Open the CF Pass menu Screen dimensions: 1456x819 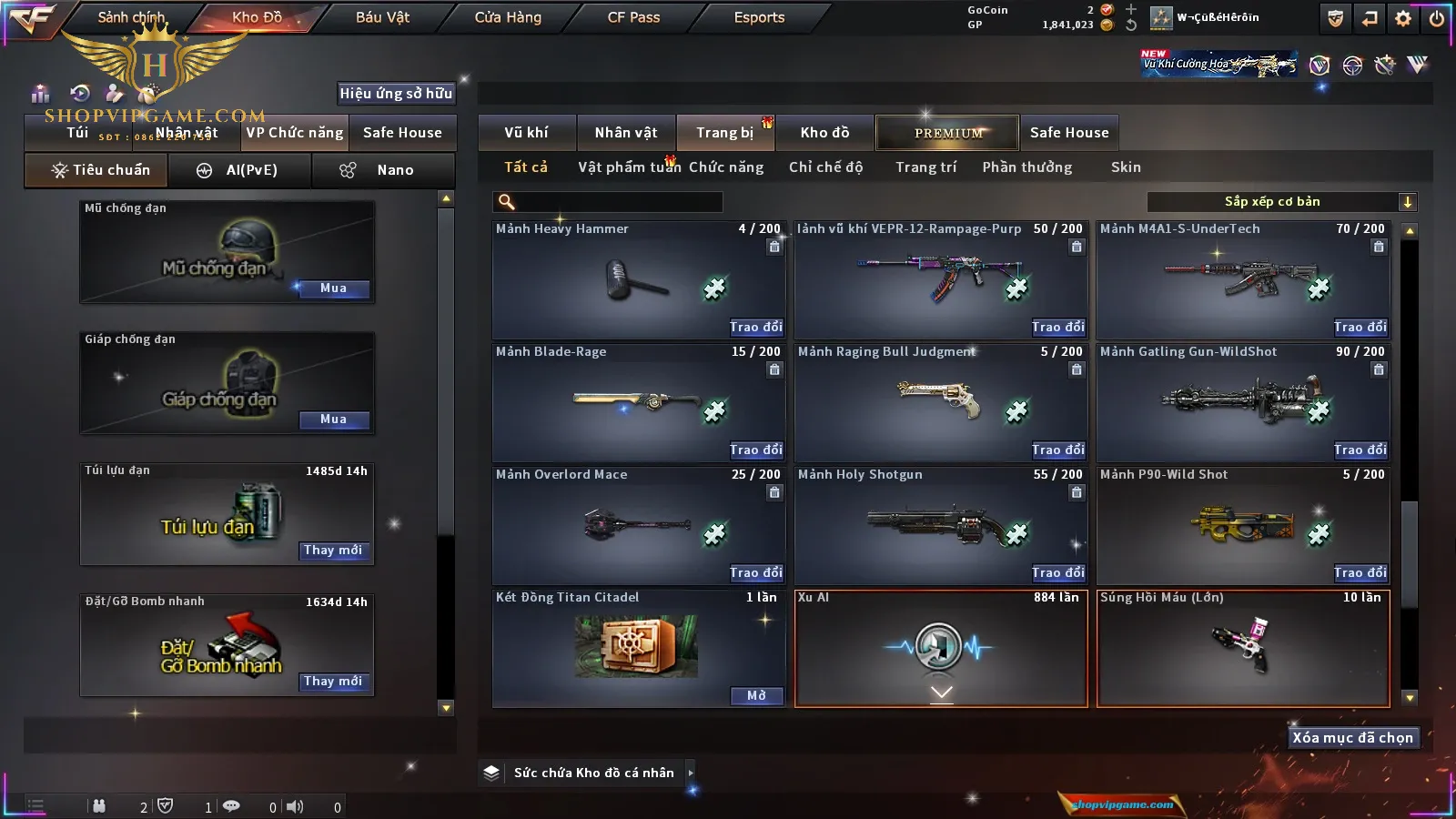(633, 17)
